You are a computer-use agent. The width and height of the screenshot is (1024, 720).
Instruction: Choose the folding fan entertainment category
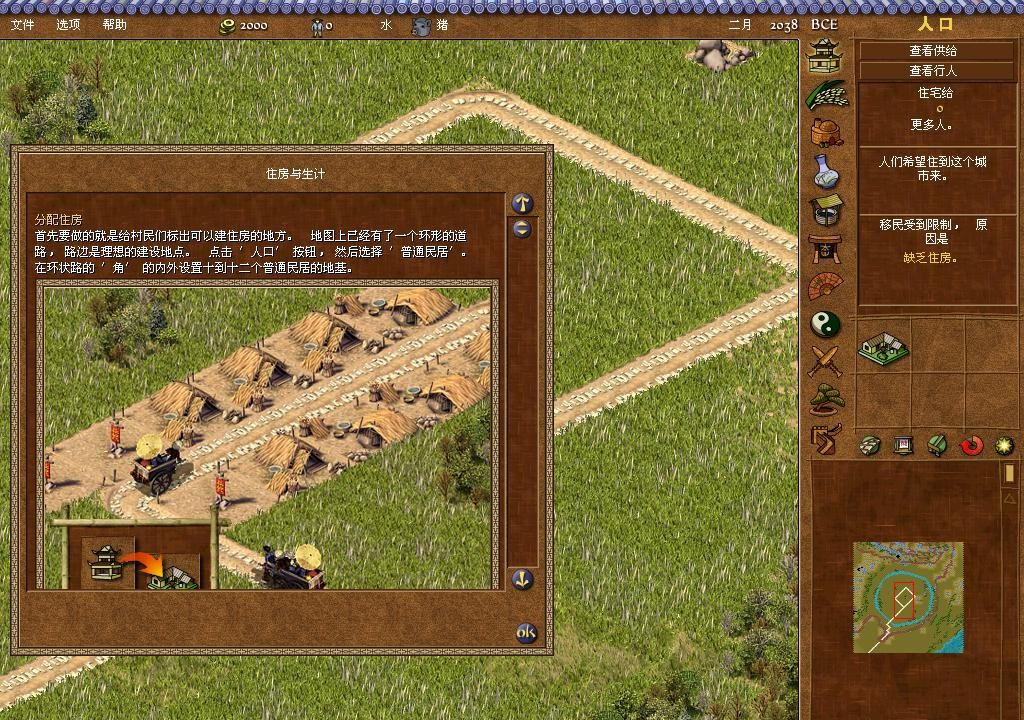coord(826,286)
